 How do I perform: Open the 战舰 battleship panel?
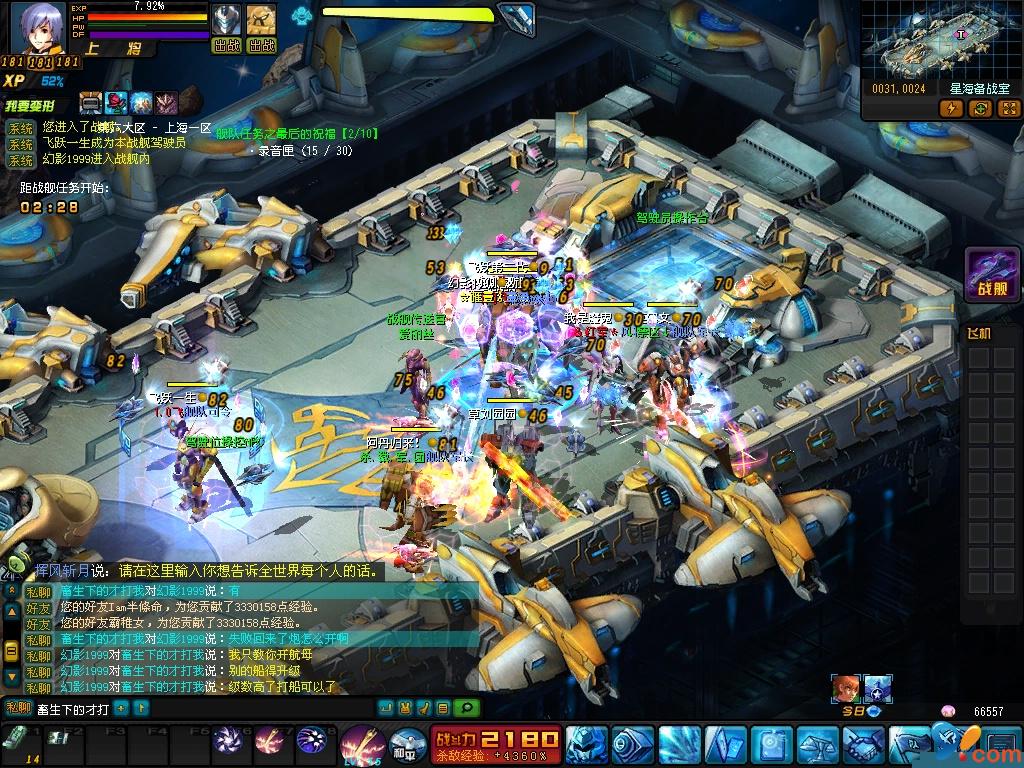[x=991, y=275]
